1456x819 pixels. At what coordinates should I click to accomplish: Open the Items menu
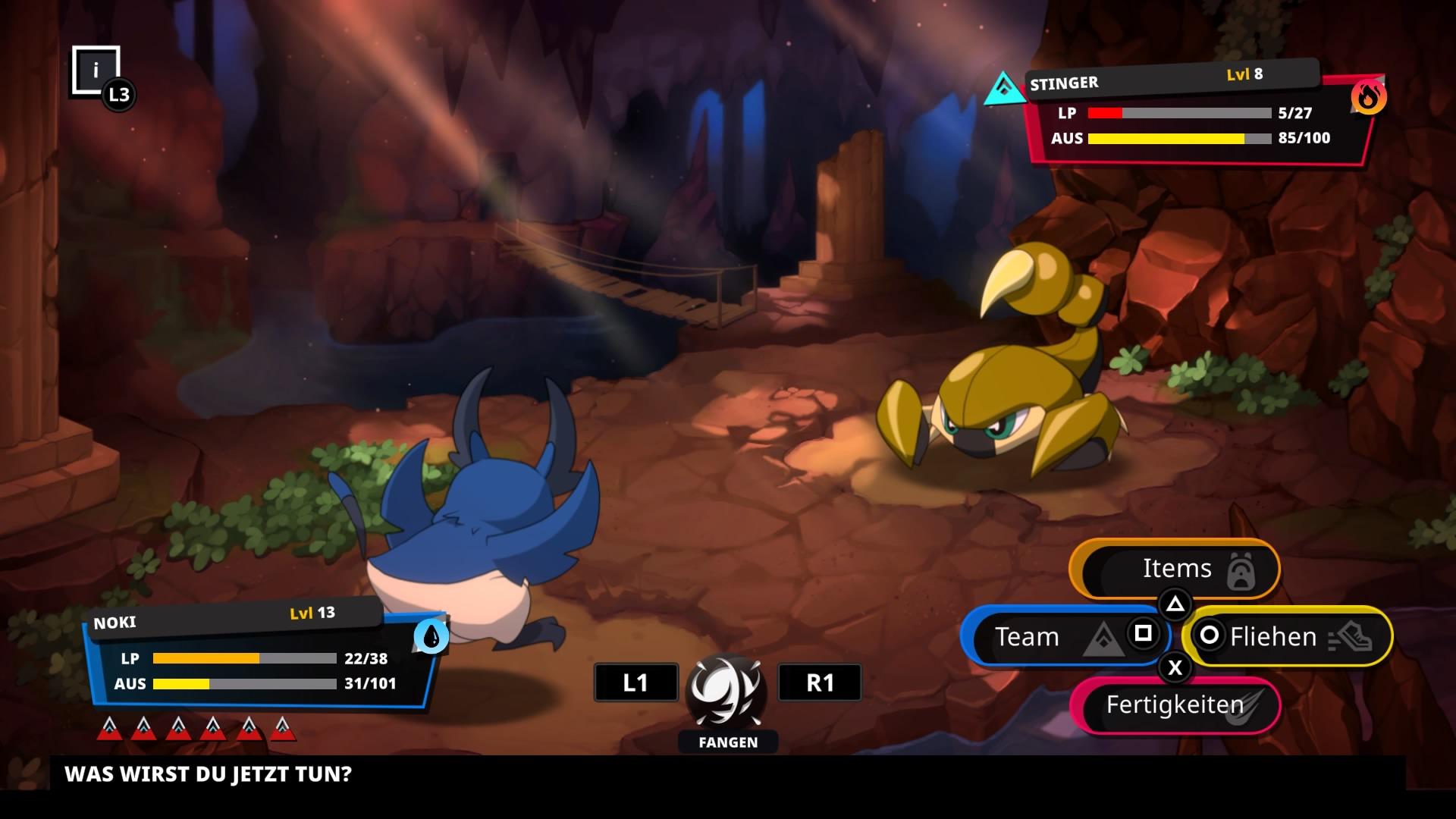1175,569
